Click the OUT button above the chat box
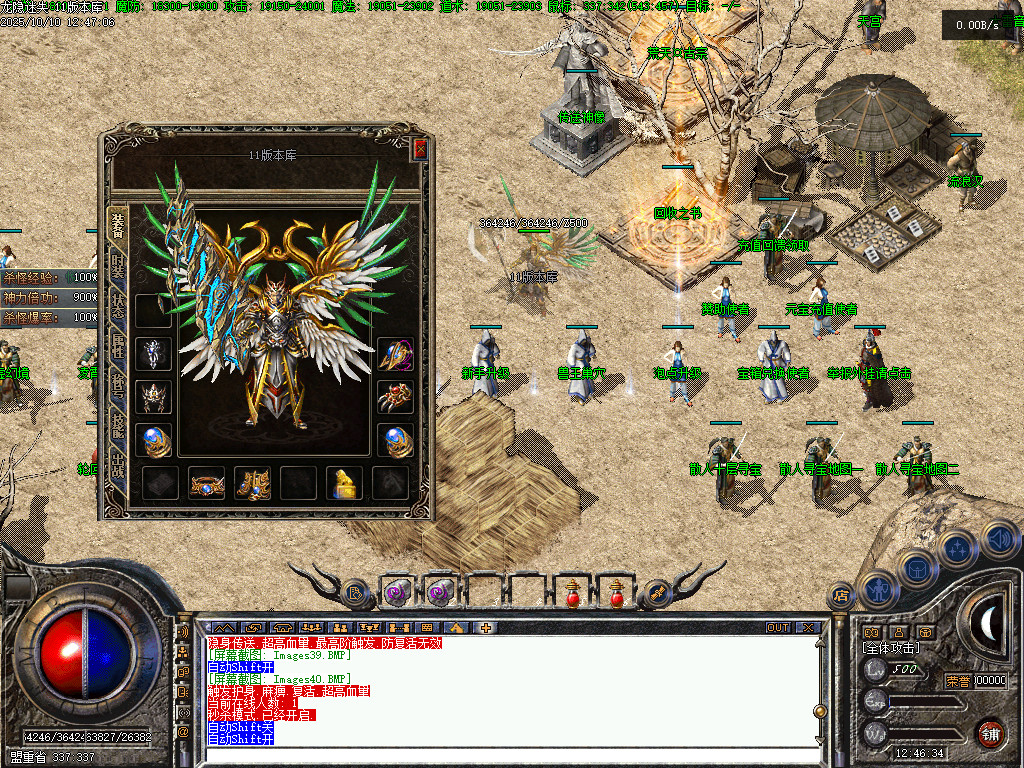Viewport: 1024px width, 768px height. (x=778, y=628)
